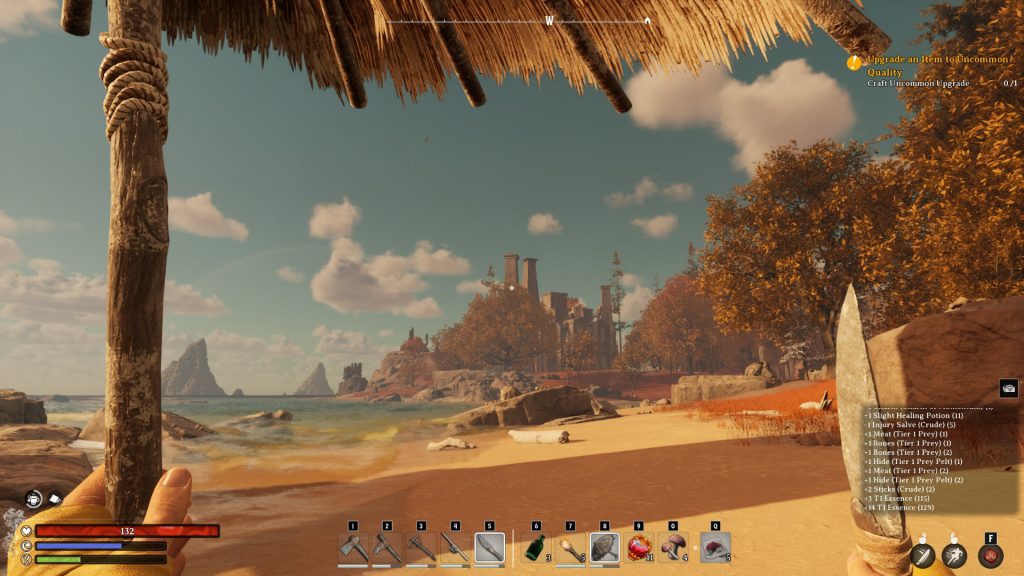Screen dimensions: 1024x576
Task: Trigger the red fist ability icon
Action: pos(990,556)
